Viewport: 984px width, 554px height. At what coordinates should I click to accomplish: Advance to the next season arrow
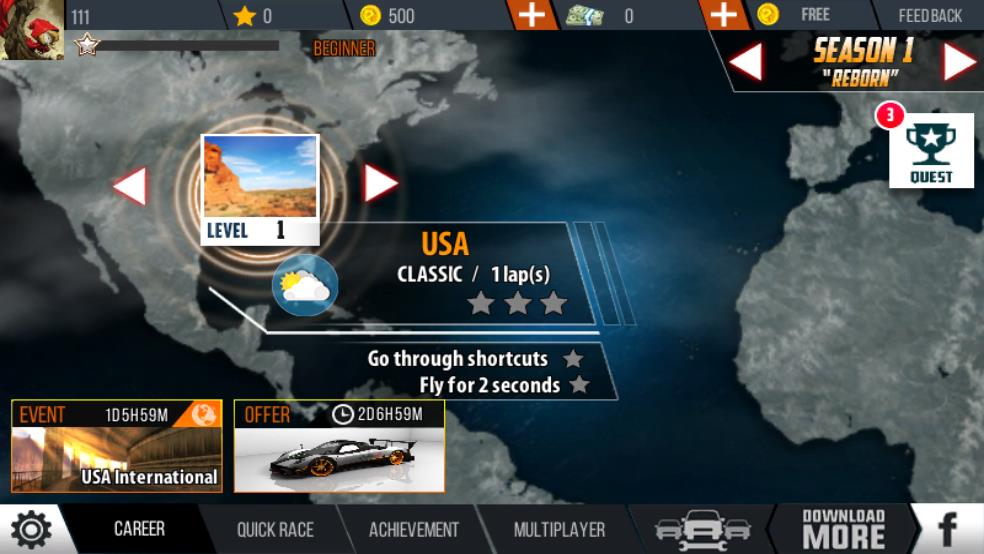pos(959,62)
